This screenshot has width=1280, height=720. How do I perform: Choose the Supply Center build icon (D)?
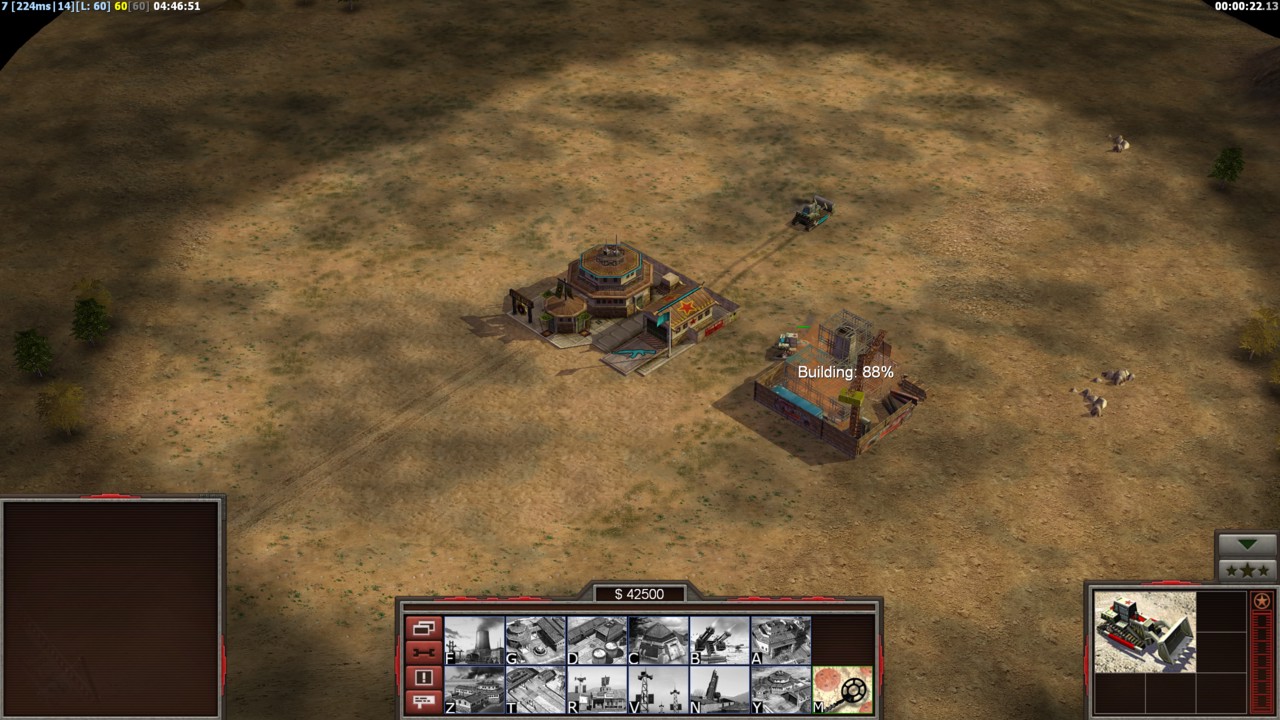click(x=597, y=641)
